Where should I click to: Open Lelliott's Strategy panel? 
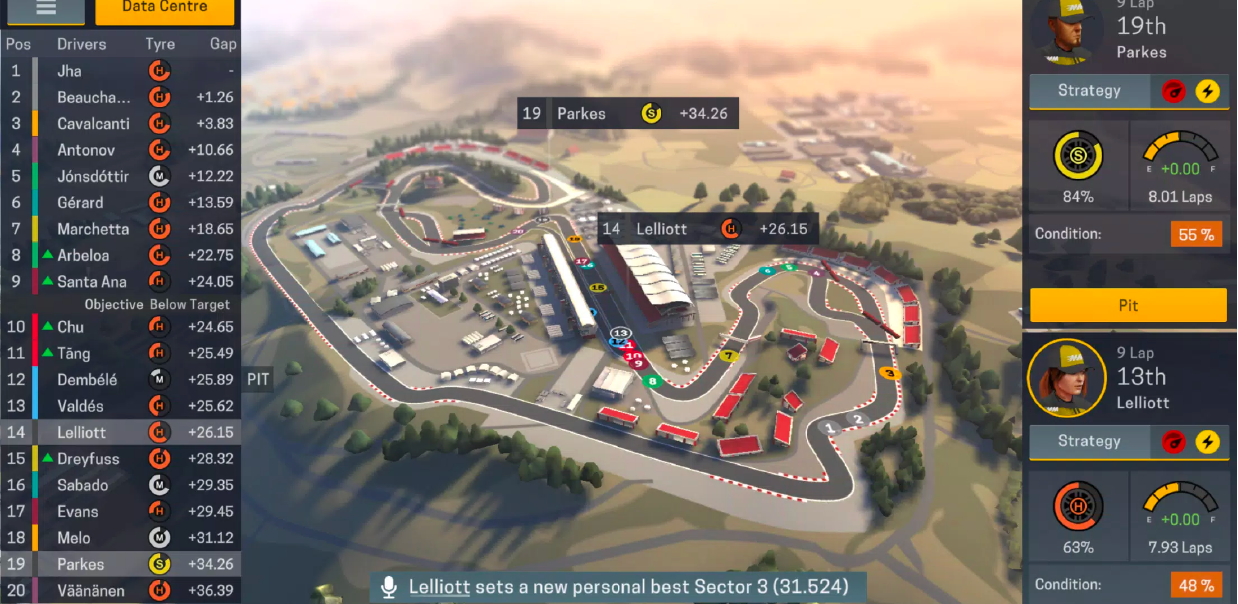1089,441
